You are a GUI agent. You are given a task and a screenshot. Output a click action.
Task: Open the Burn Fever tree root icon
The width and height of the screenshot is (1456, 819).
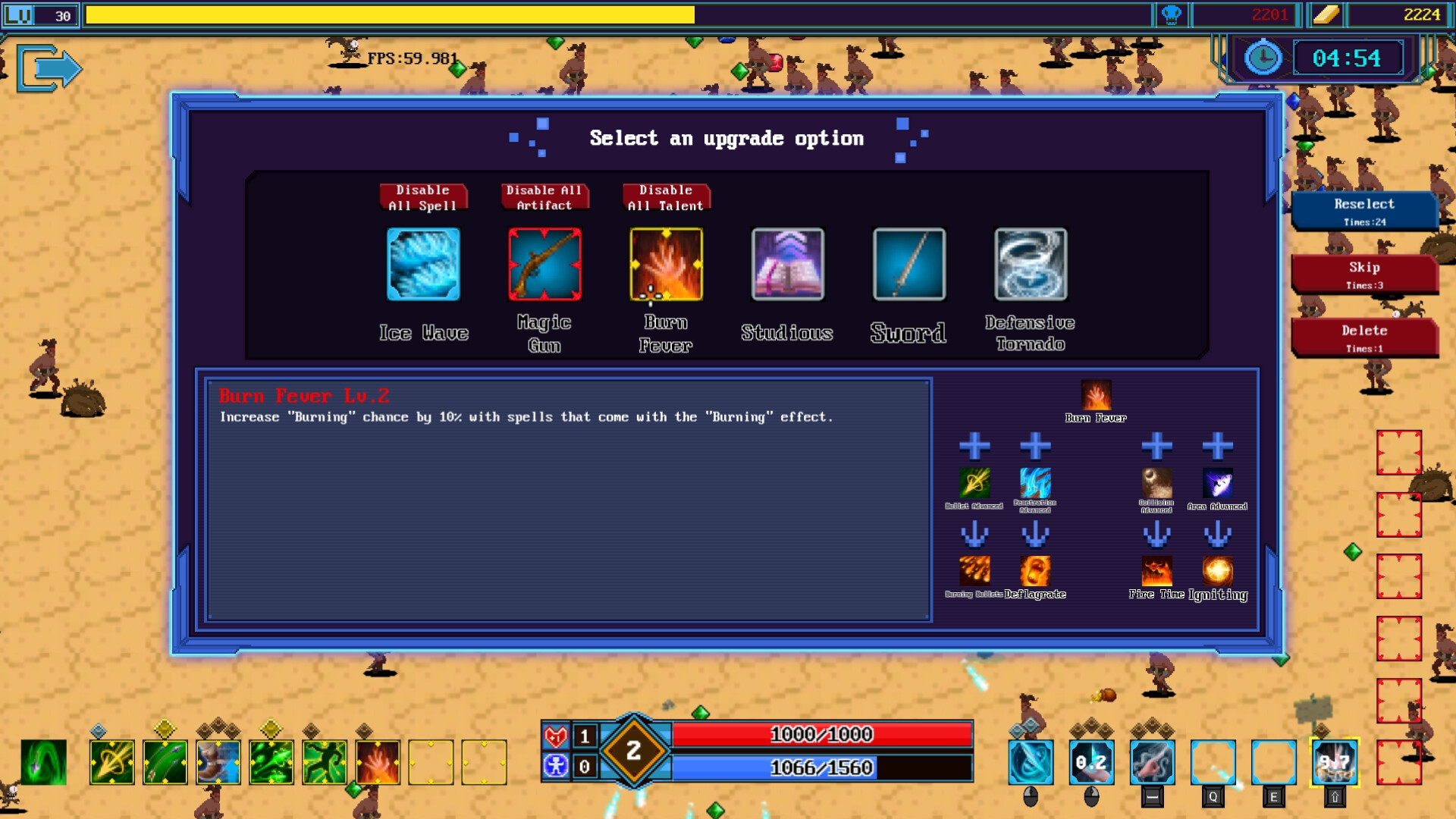tap(1095, 394)
